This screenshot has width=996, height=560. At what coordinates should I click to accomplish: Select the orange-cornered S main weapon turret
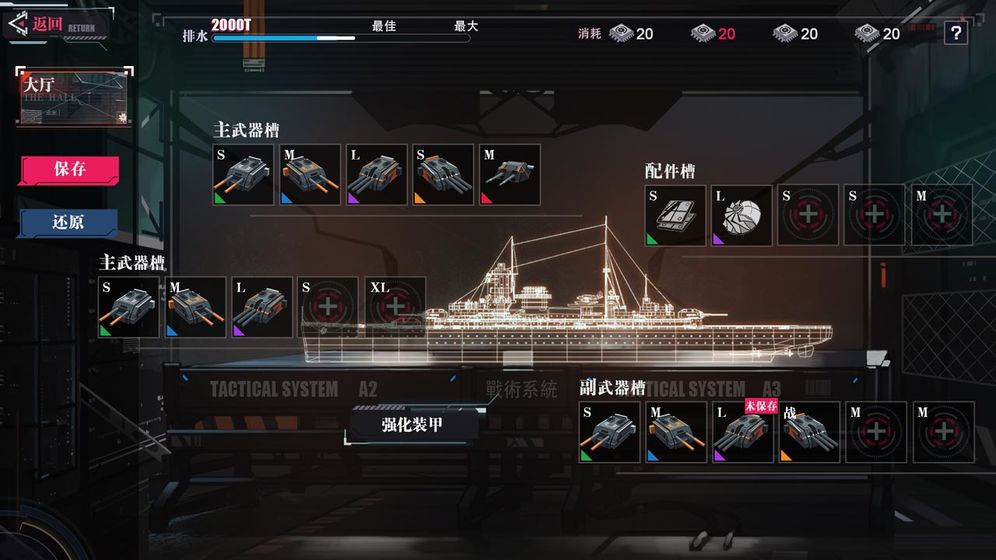tap(443, 175)
